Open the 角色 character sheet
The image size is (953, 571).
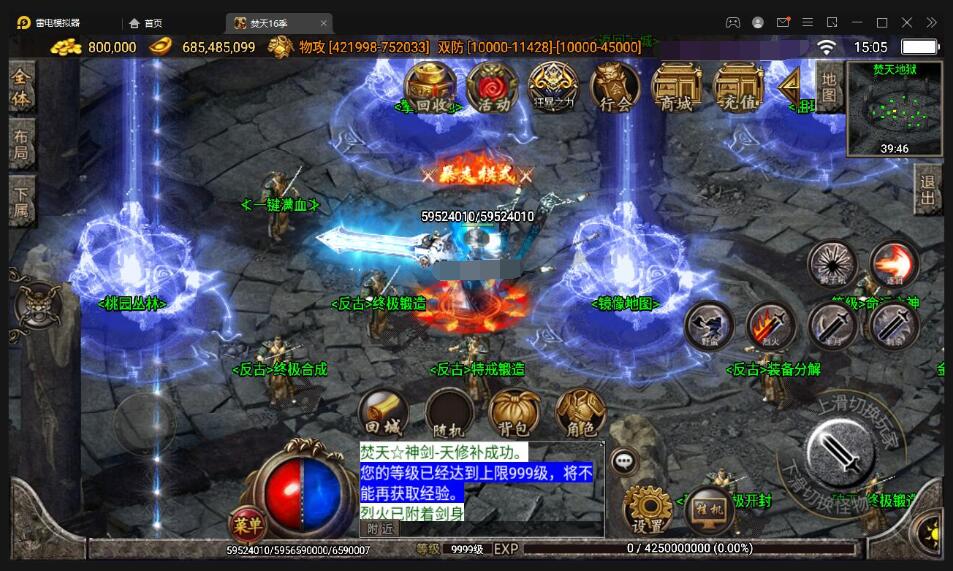pos(580,414)
